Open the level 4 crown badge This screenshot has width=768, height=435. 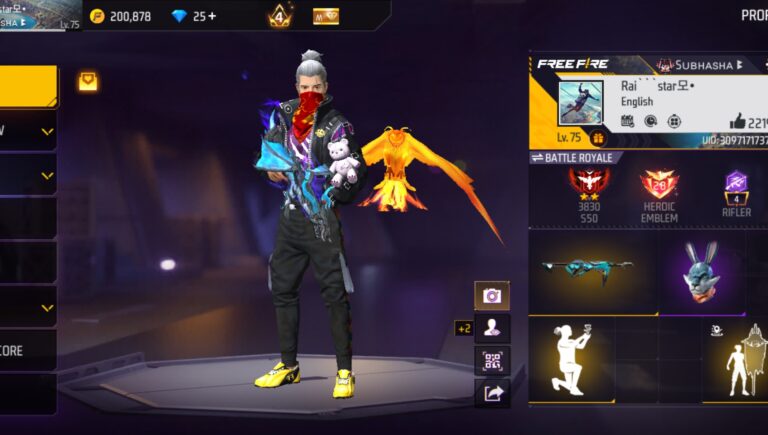tap(279, 16)
